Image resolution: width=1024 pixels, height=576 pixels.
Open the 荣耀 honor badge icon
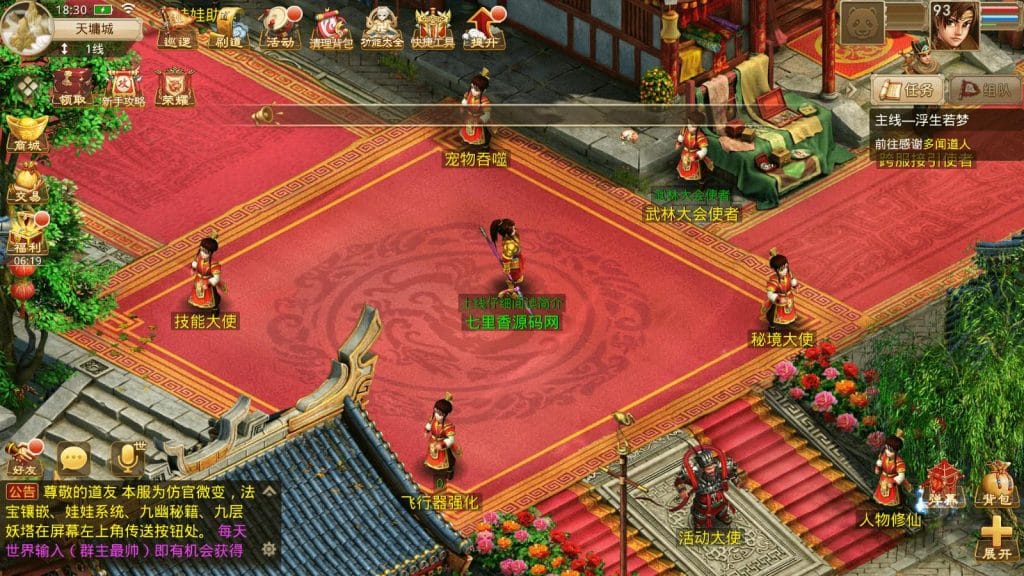coord(175,86)
